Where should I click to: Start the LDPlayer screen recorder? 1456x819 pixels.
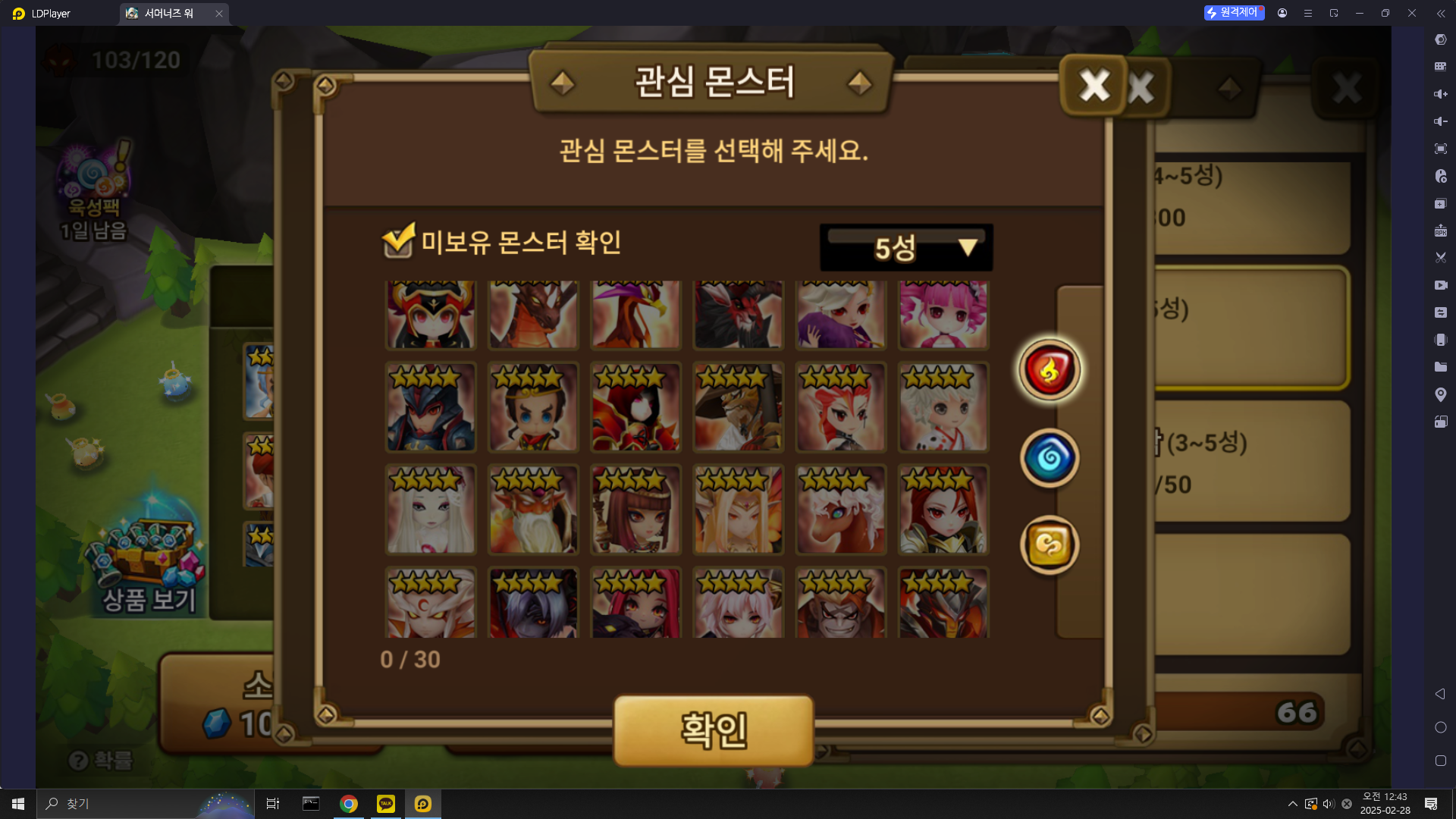click(x=1440, y=285)
